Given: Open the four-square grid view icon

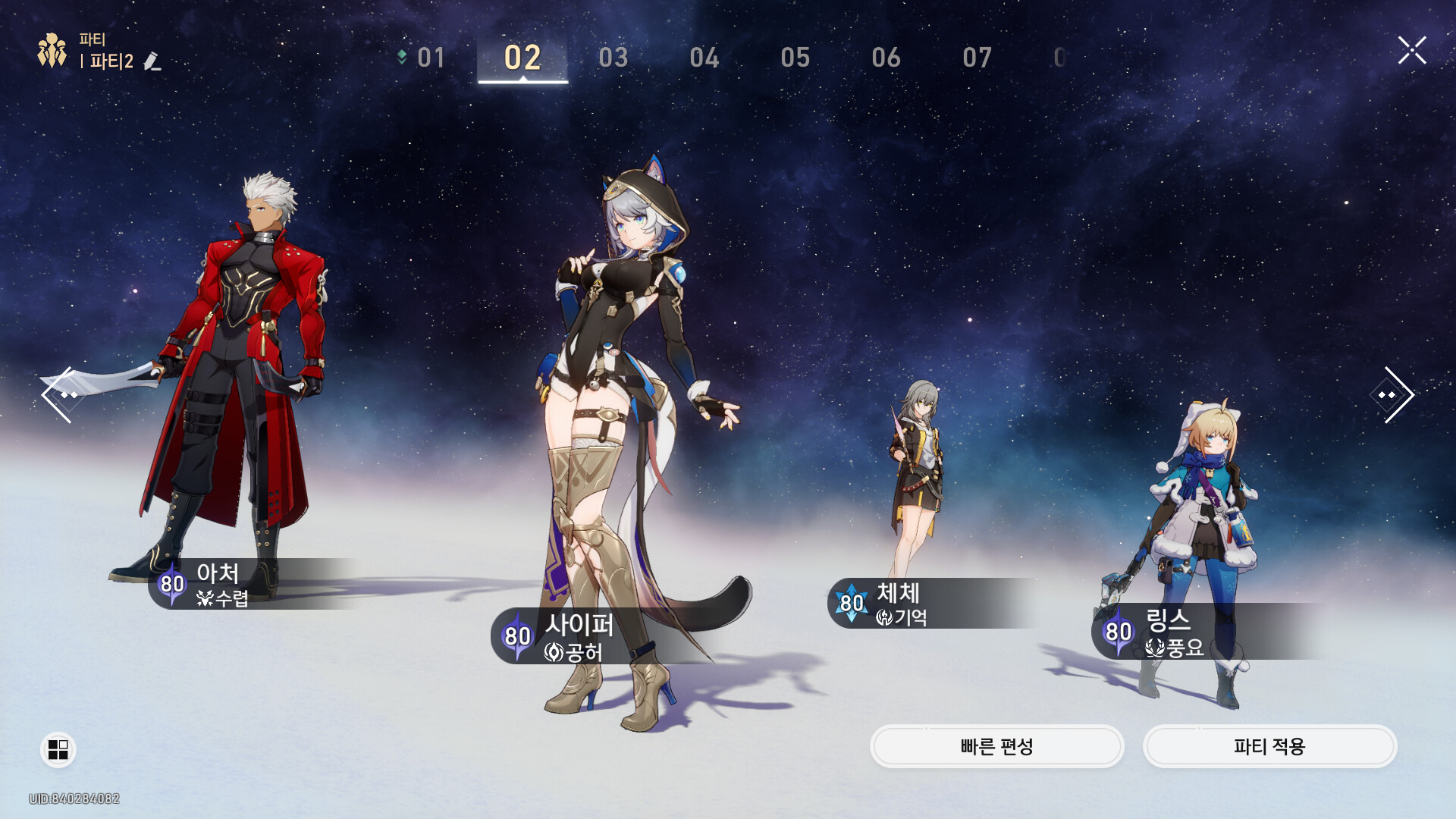Looking at the screenshot, I should pyautogui.click(x=58, y=749).
